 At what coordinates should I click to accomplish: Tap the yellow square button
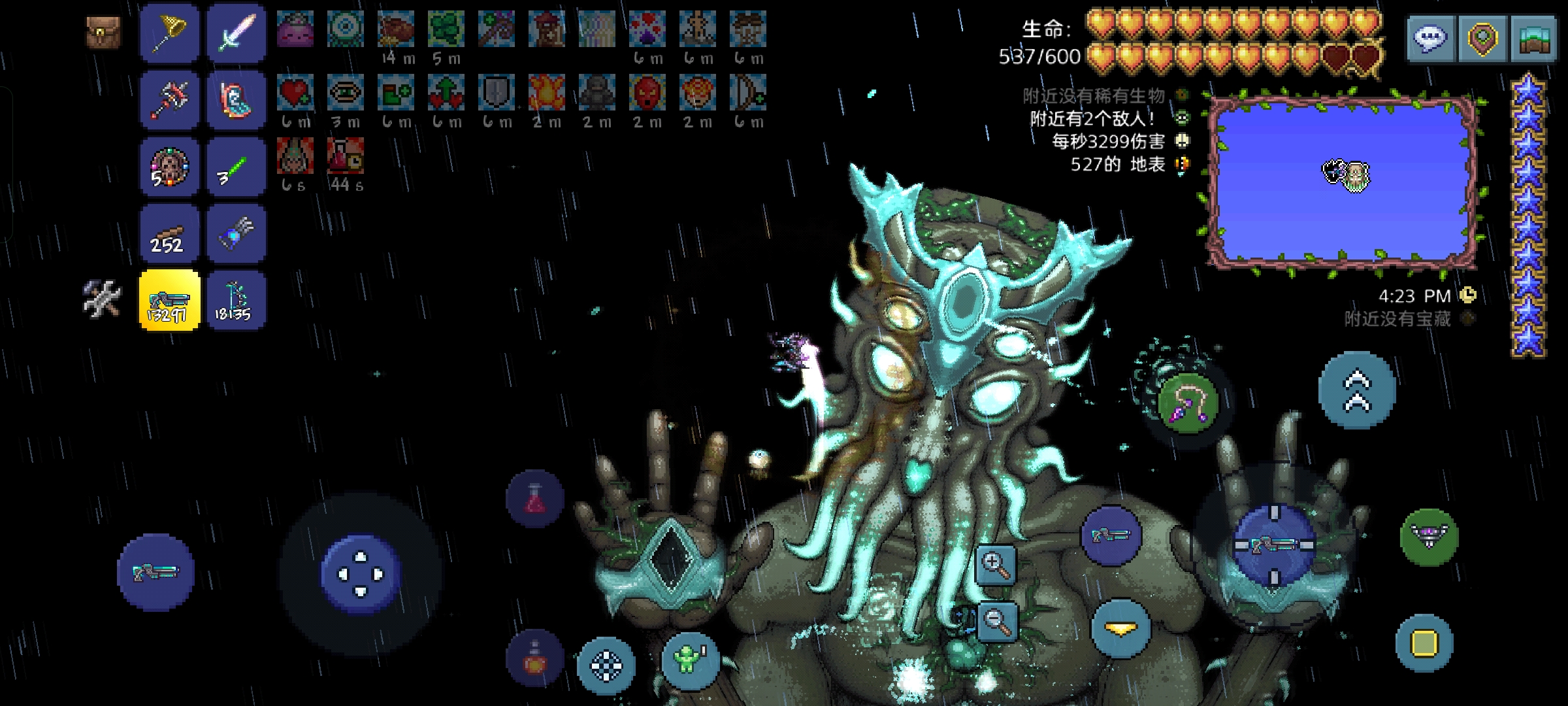click(1424, 643)
